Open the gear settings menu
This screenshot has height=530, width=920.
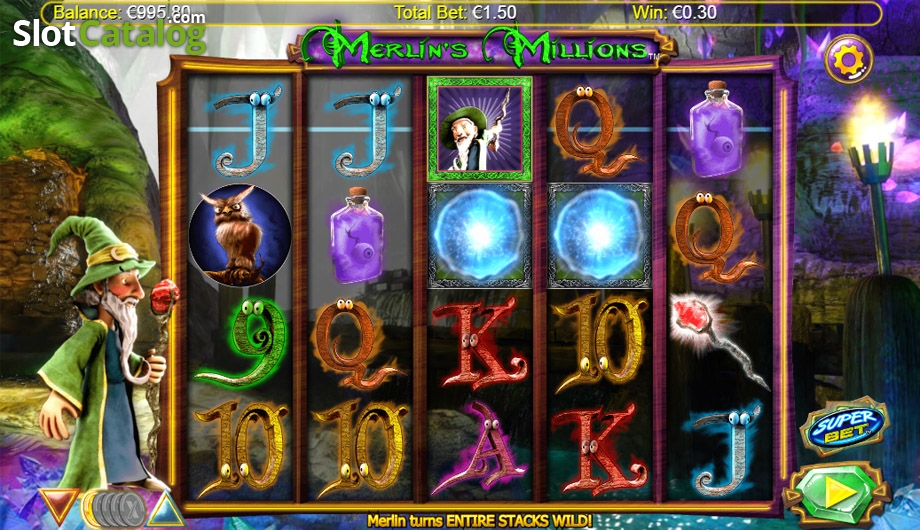click(x=848, y=60)
